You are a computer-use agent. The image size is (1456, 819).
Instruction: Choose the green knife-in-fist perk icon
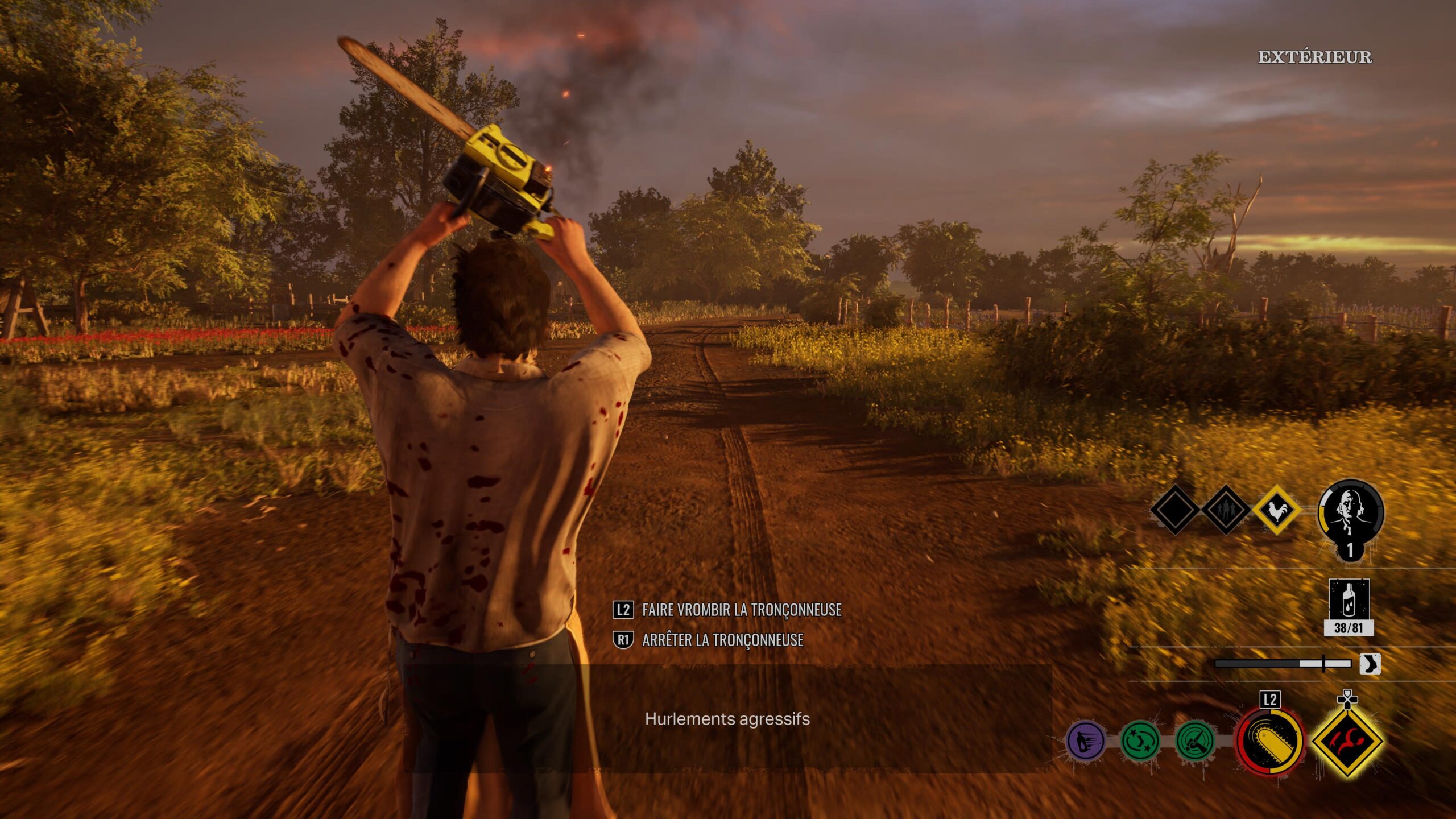[x=1195, y=741]
